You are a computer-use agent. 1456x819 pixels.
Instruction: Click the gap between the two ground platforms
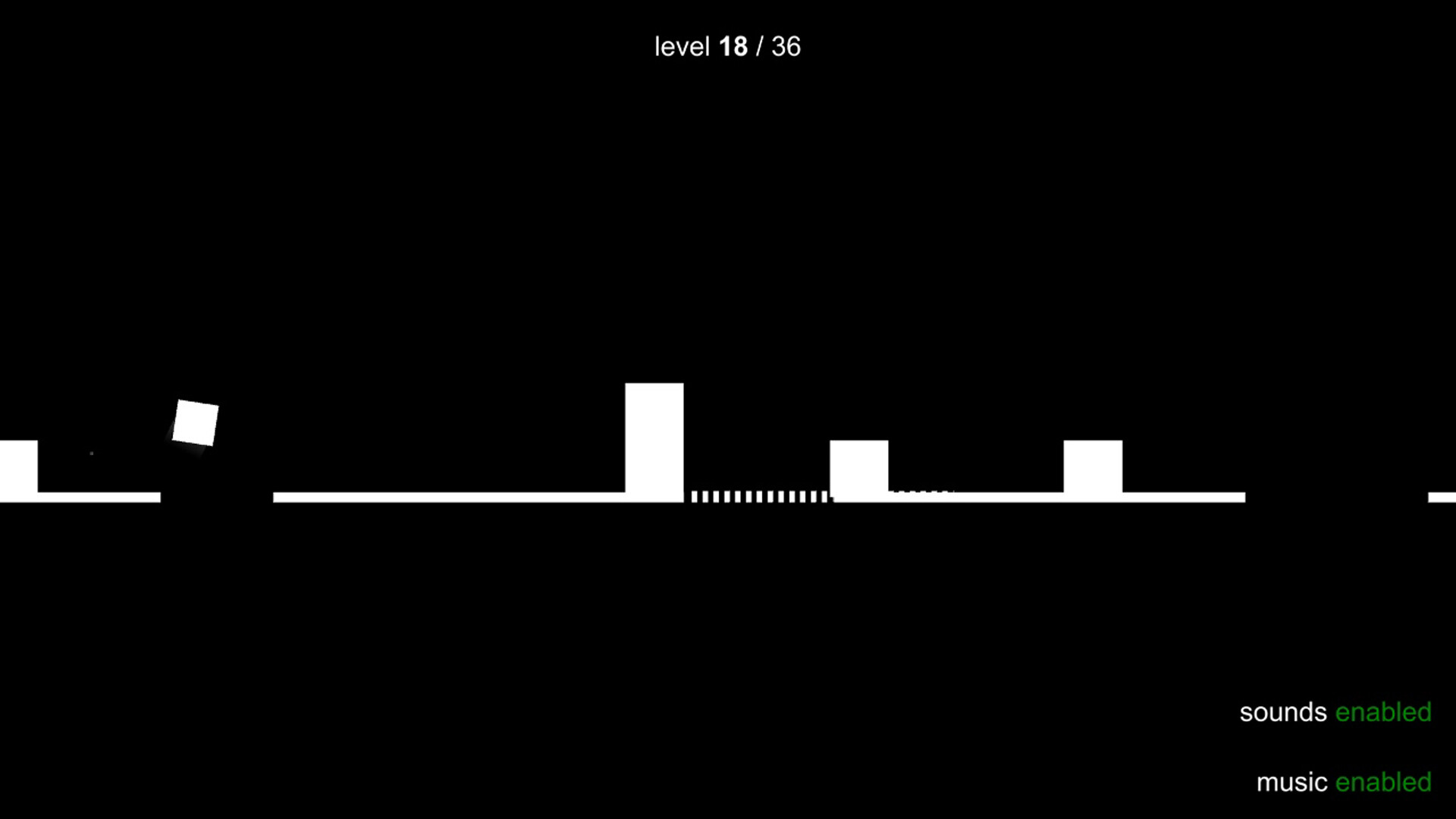click(216, 497)
